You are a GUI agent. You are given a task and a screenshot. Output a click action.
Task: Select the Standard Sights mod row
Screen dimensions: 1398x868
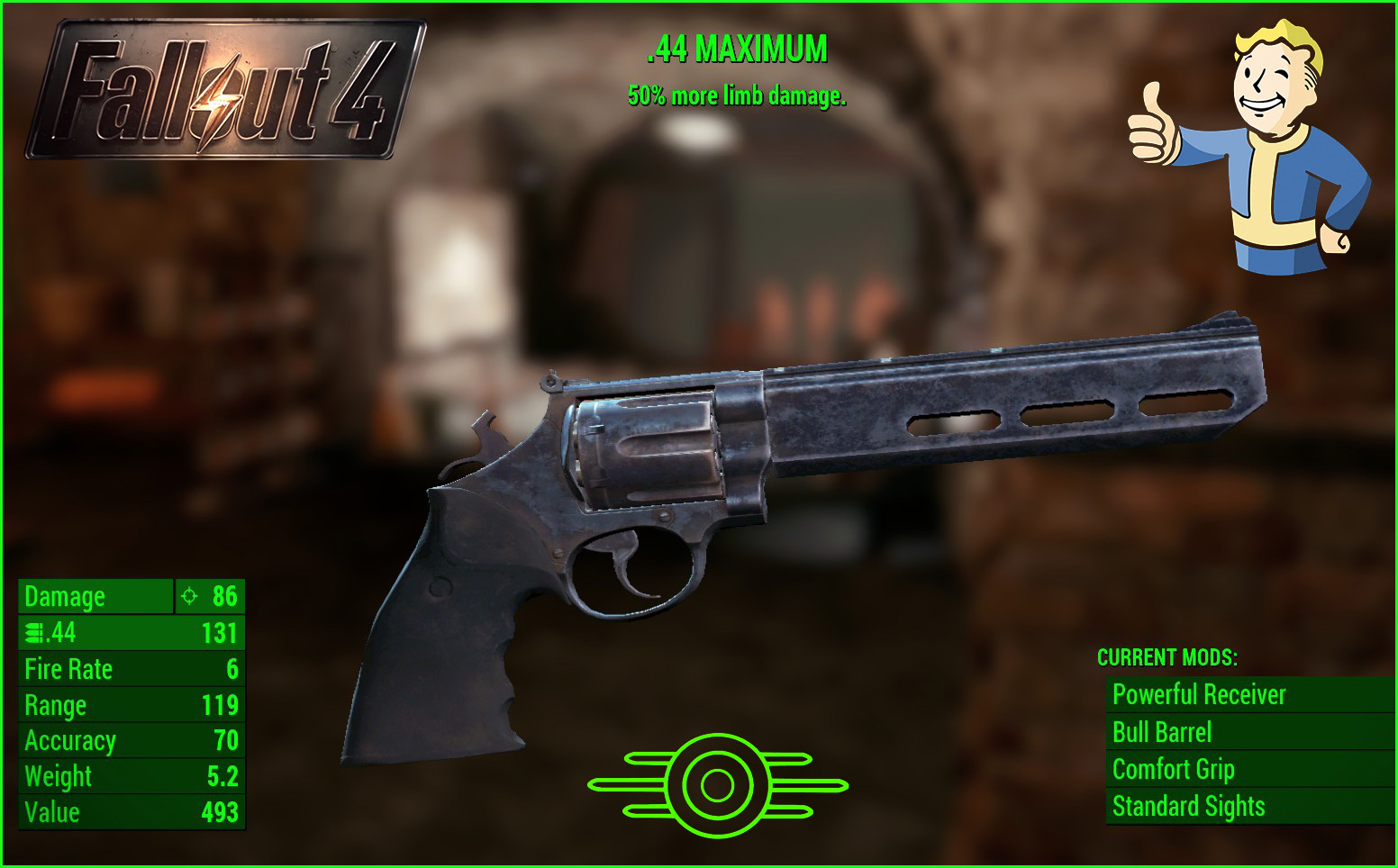[1188, 807]
